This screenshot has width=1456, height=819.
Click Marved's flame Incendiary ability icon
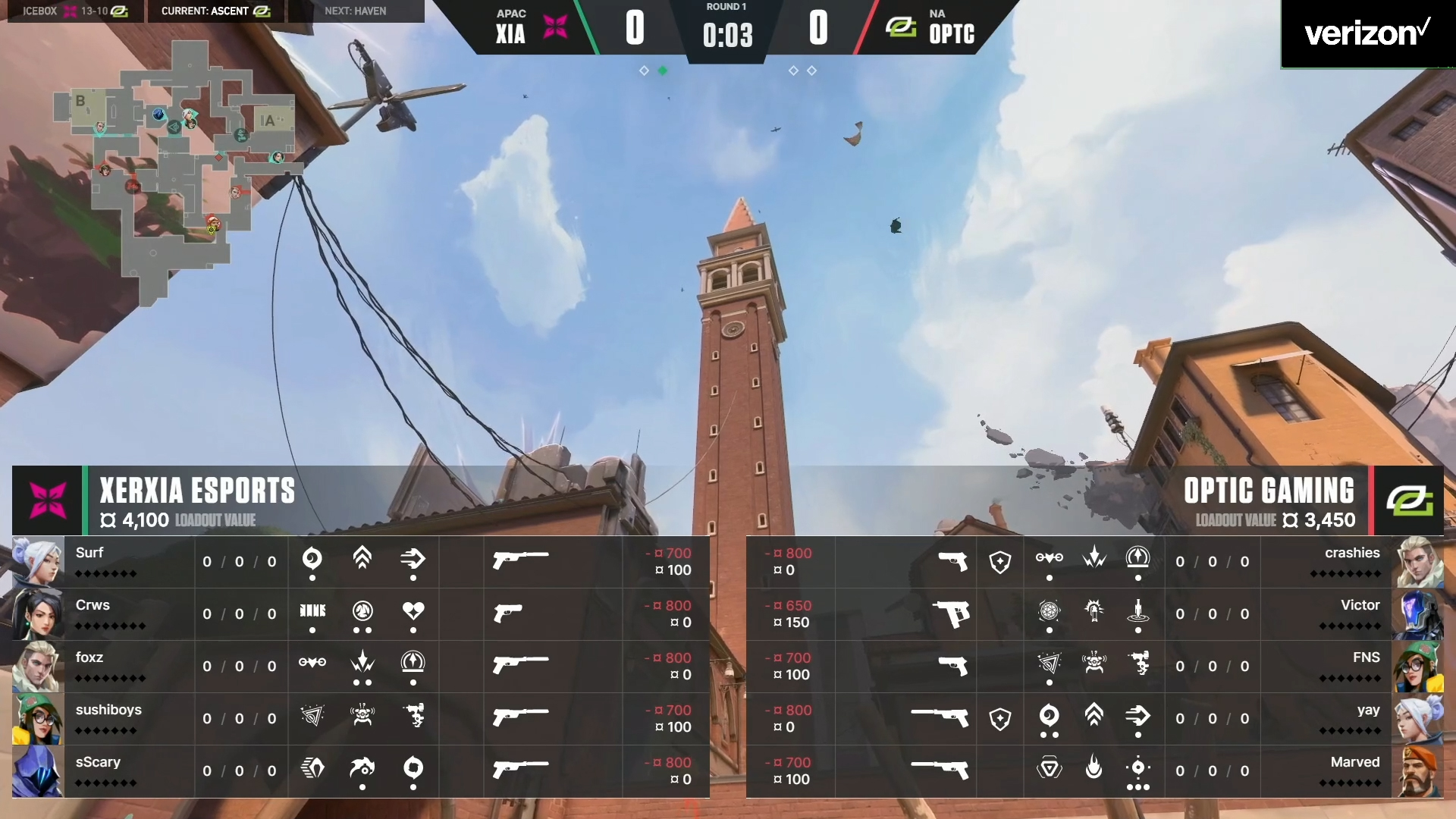point(1094,768)
